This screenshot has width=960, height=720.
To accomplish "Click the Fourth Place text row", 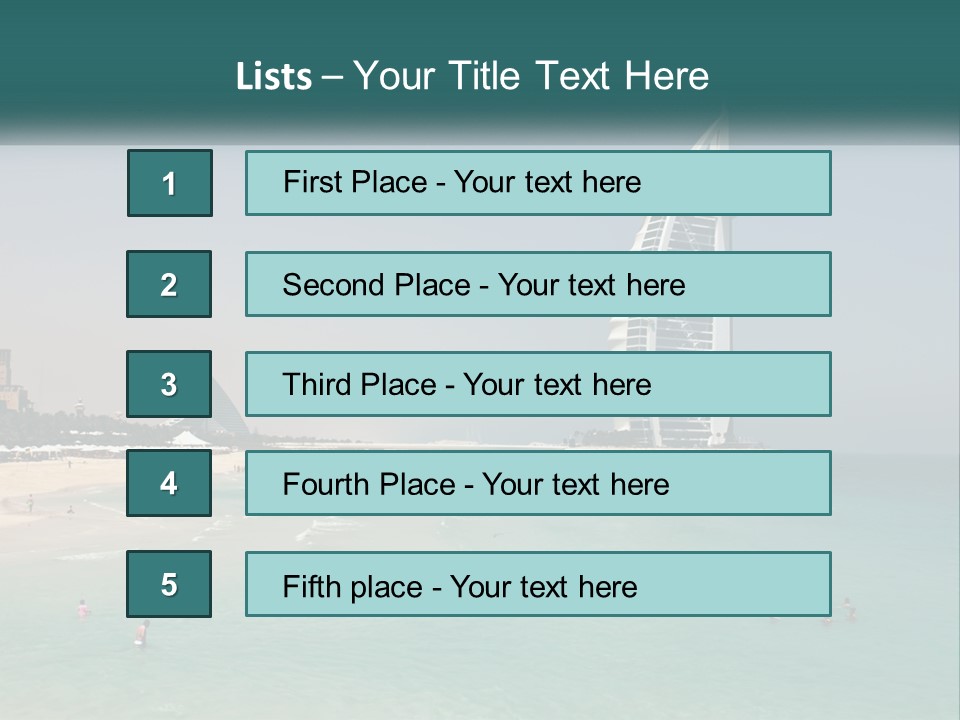I will [538, 483].
